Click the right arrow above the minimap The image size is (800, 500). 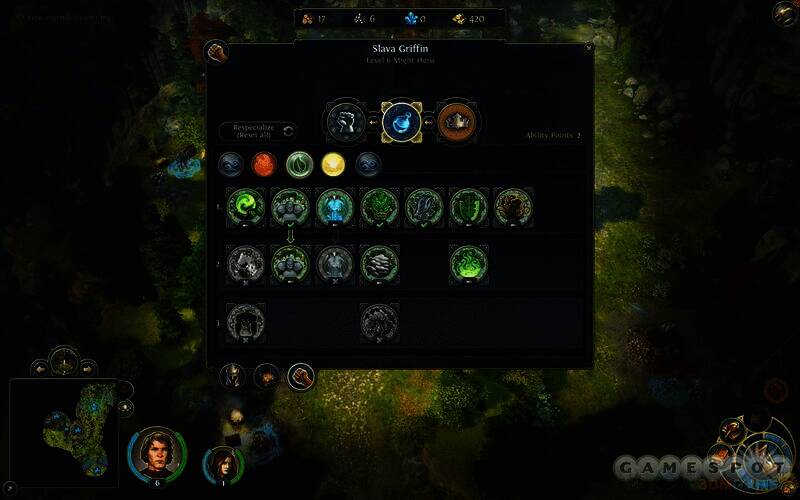(87, 367)
